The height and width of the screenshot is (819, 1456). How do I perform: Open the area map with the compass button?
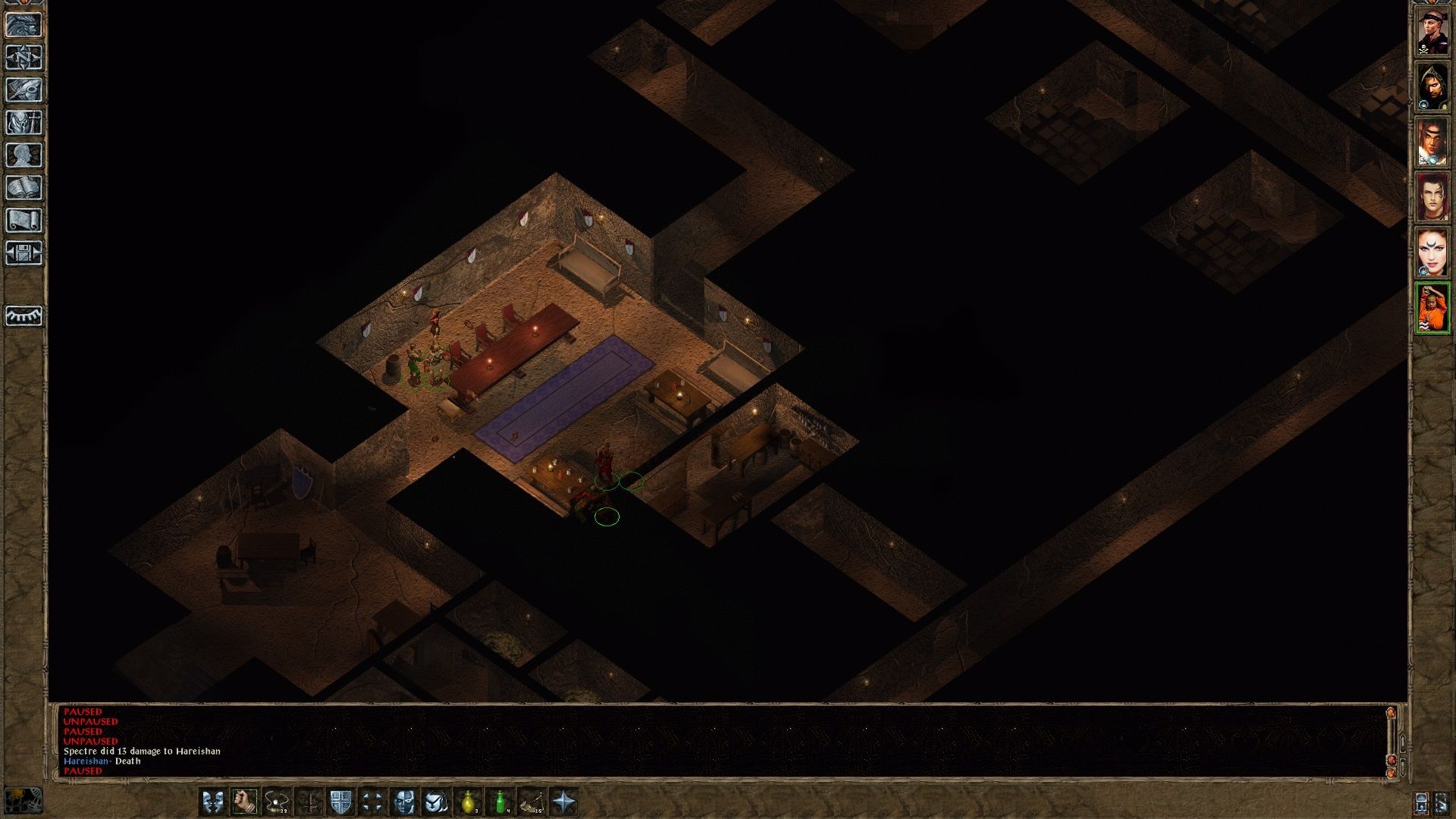click(24, 58)
